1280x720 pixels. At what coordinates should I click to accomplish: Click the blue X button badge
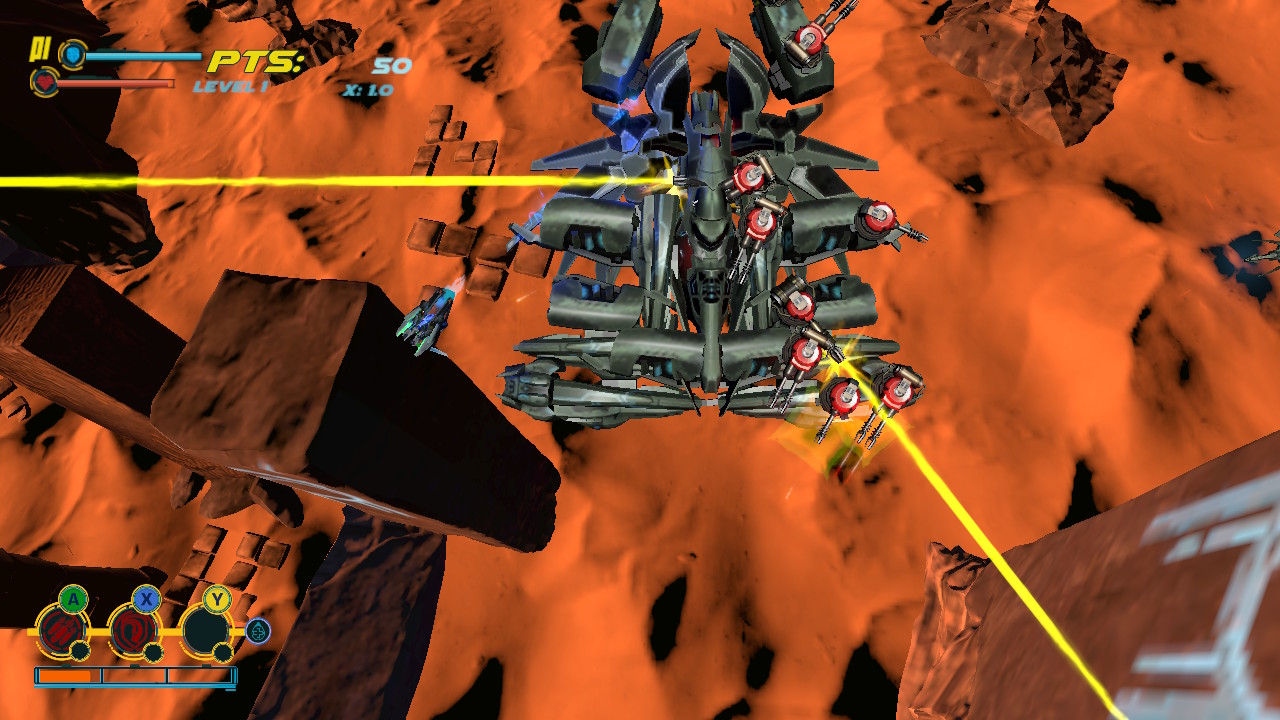point(148,599)
